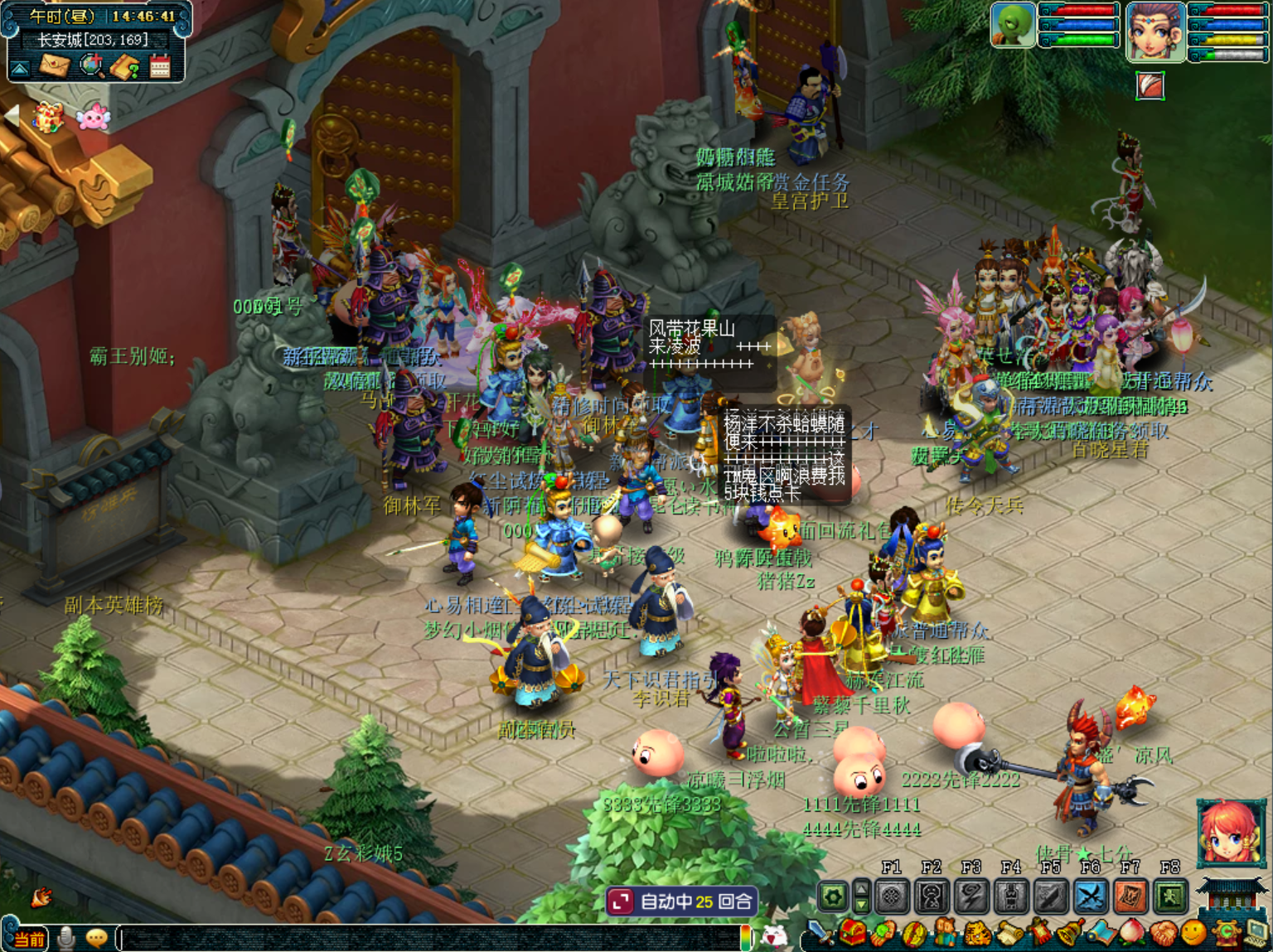Open the mail envelope icon

pos(55,65)
